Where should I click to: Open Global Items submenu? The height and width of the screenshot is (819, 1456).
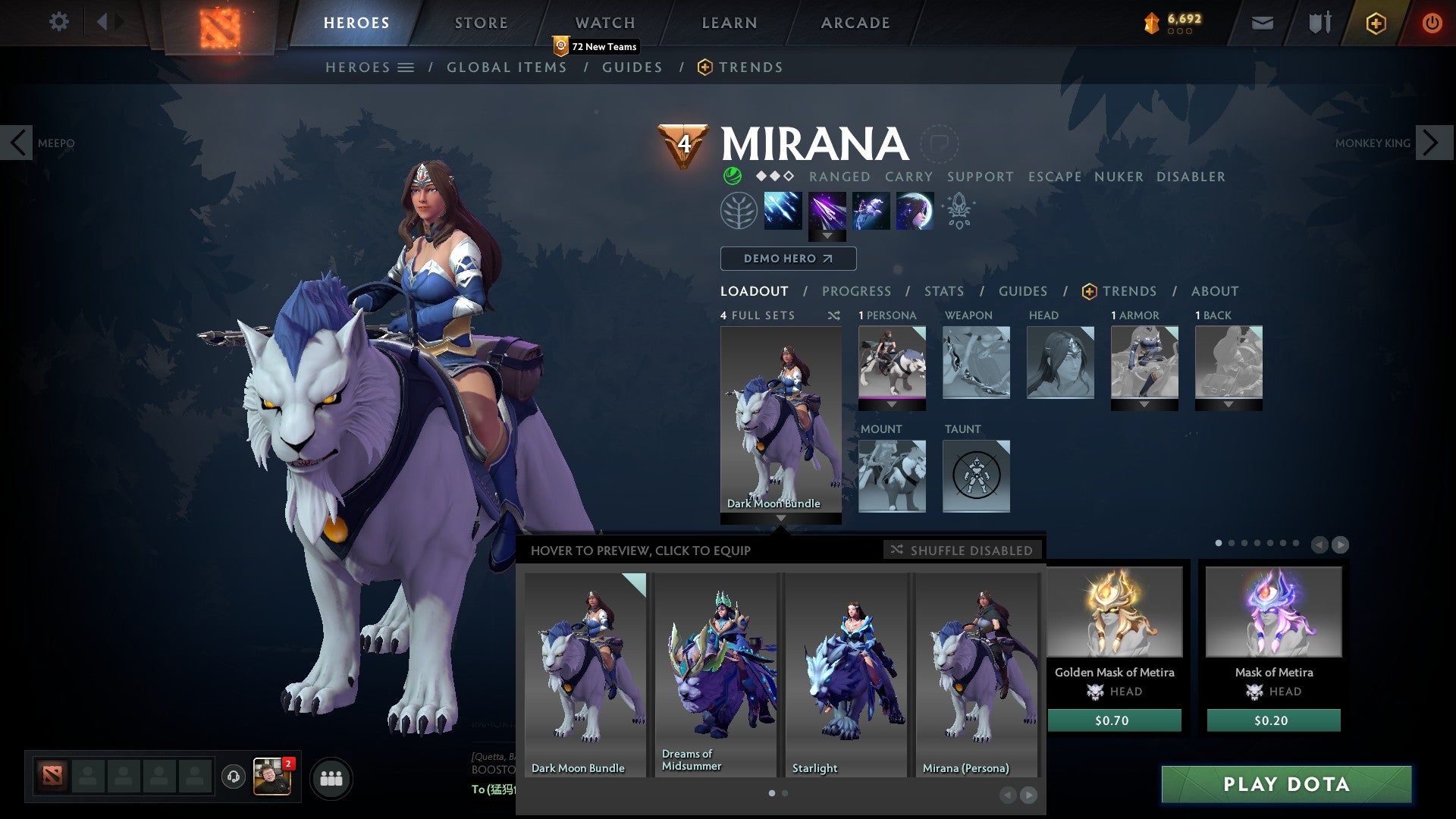[507, 67]
